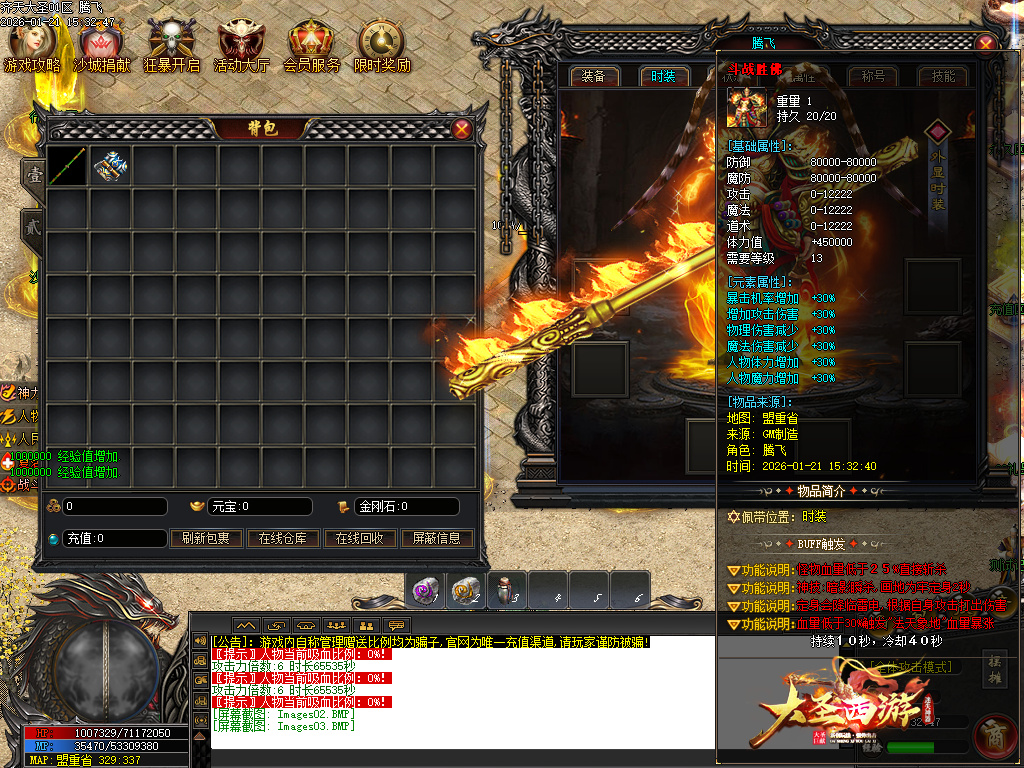Click the 在线回收 online recycle button
Image resolution: width=1024 pixels, height=768 pixels.
360,538
